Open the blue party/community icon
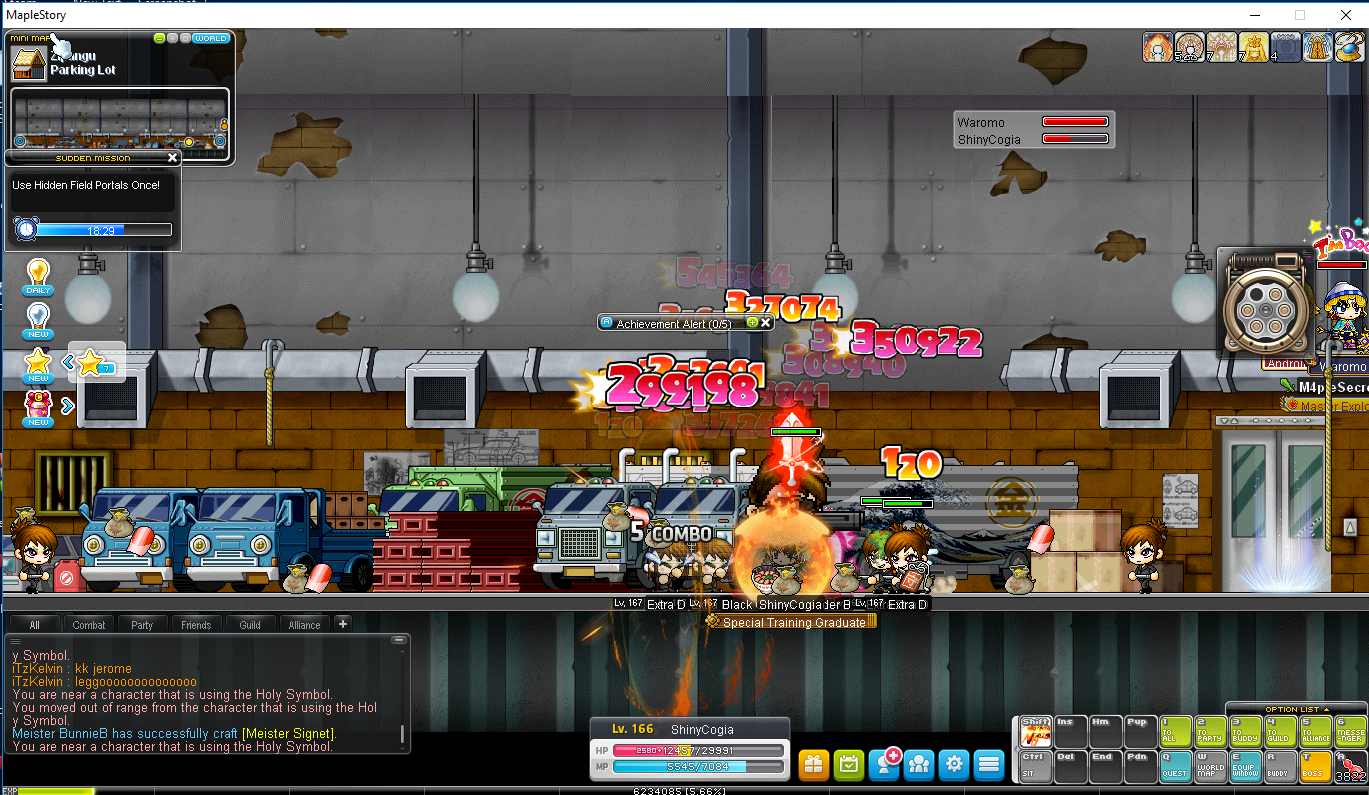The width and height of the screenshot is (1369, 795). 918,764
